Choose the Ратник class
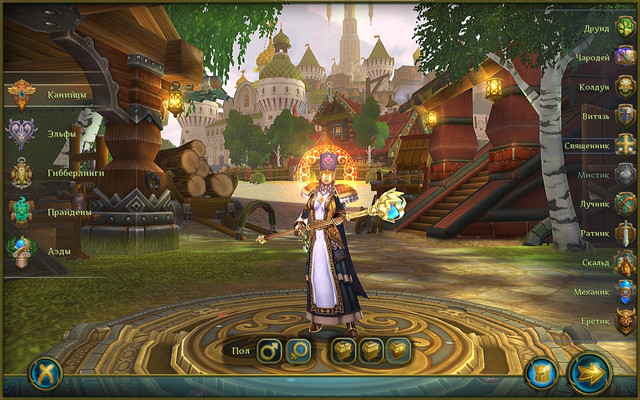Viewport: 640px width, 400px height. 625,233
